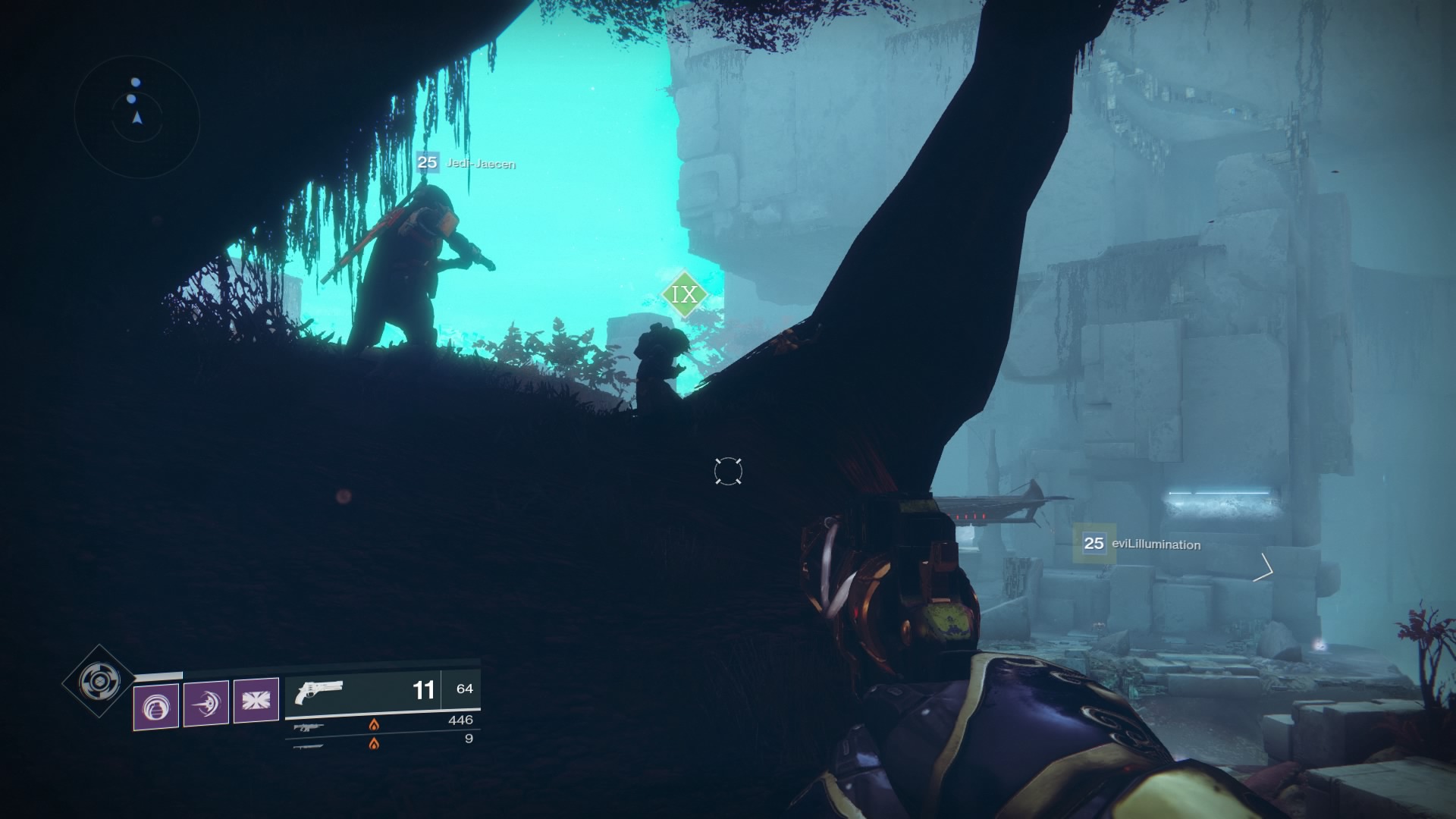Expand the player arrow inside the radar

coord(136,119)
